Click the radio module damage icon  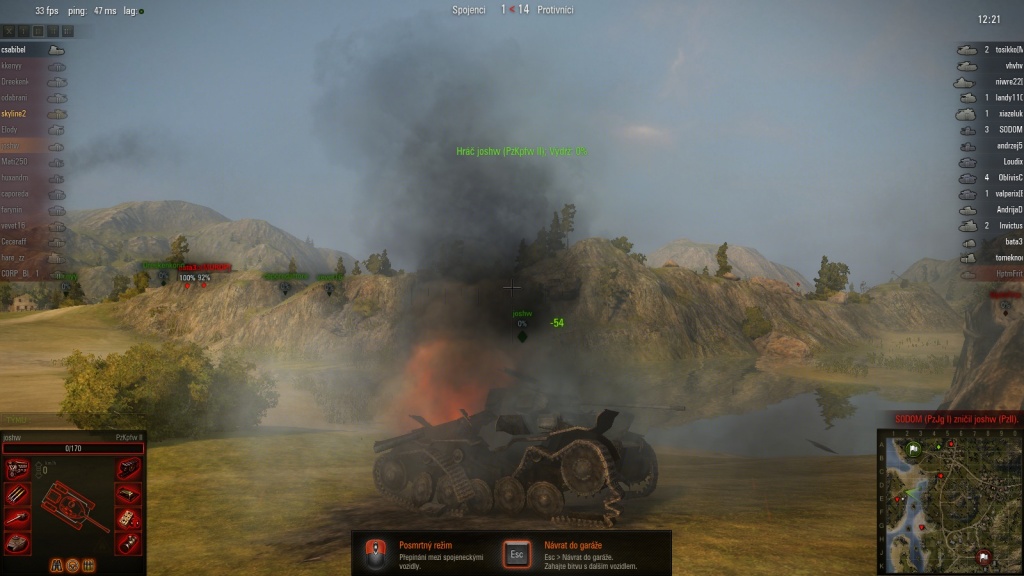click(x=129, y=469)
